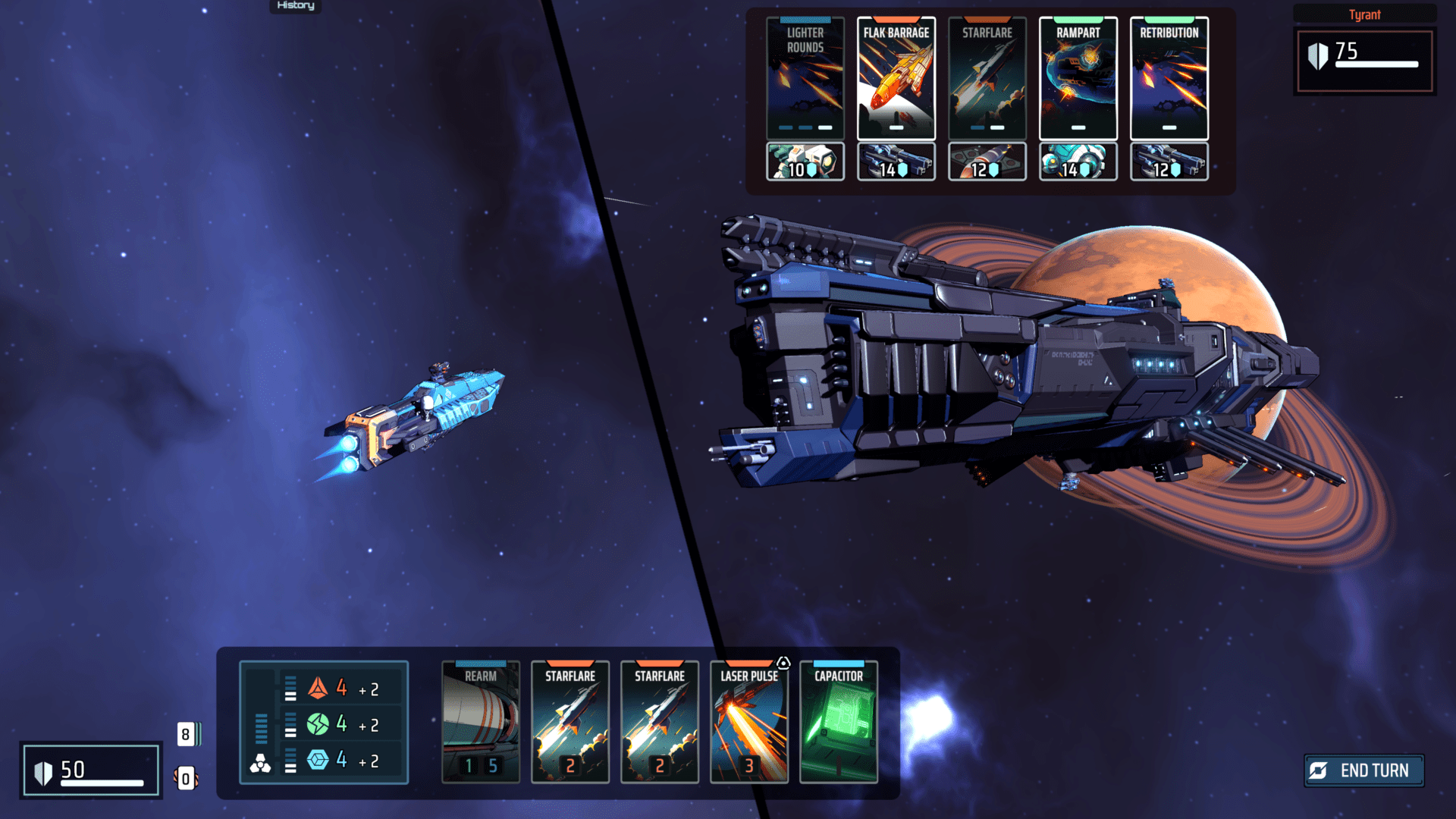
Task: View the enemy's Rampart card
Action: [1078, 78]
